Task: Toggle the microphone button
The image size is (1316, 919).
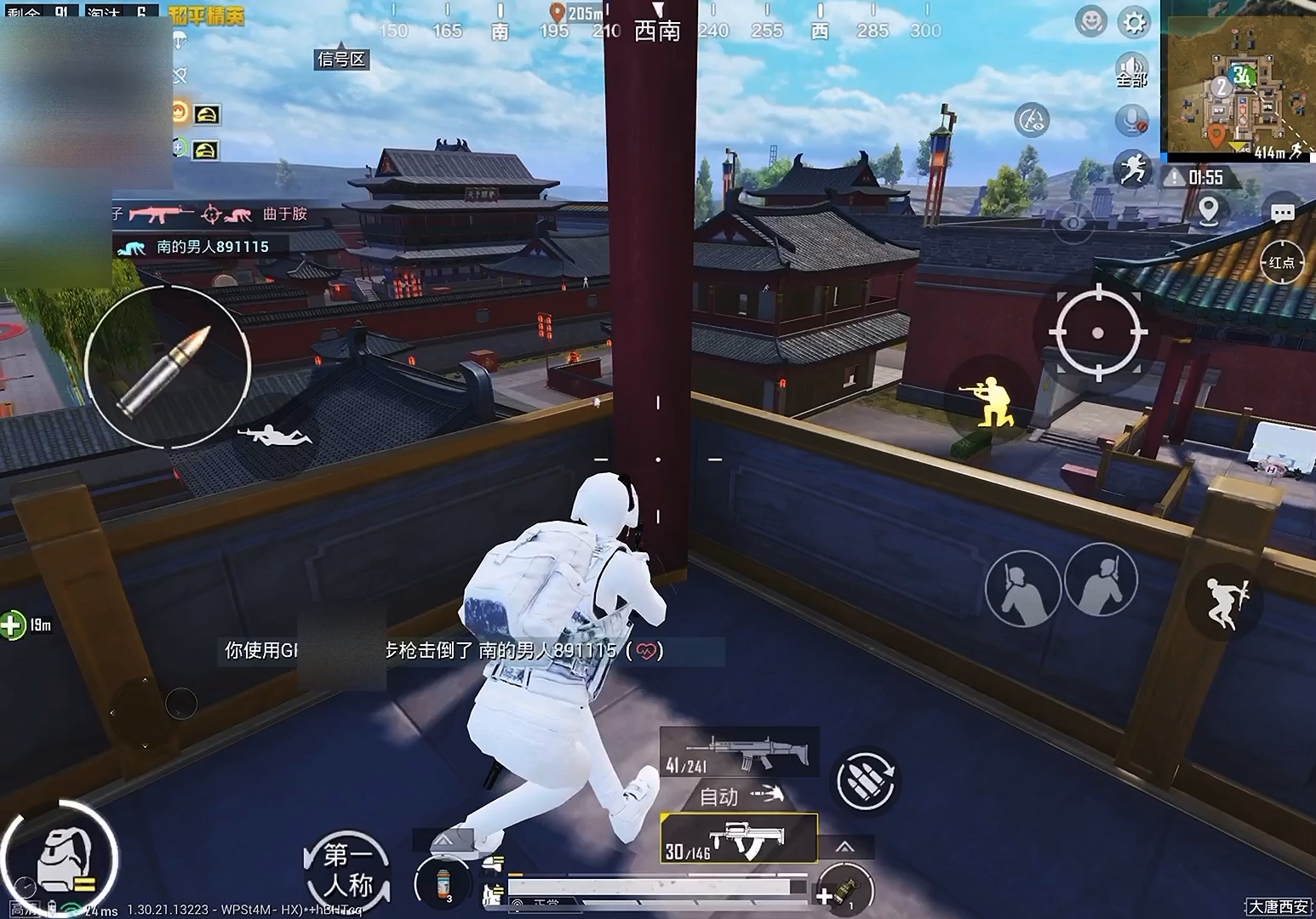Action: click(x=1131, y=120)
